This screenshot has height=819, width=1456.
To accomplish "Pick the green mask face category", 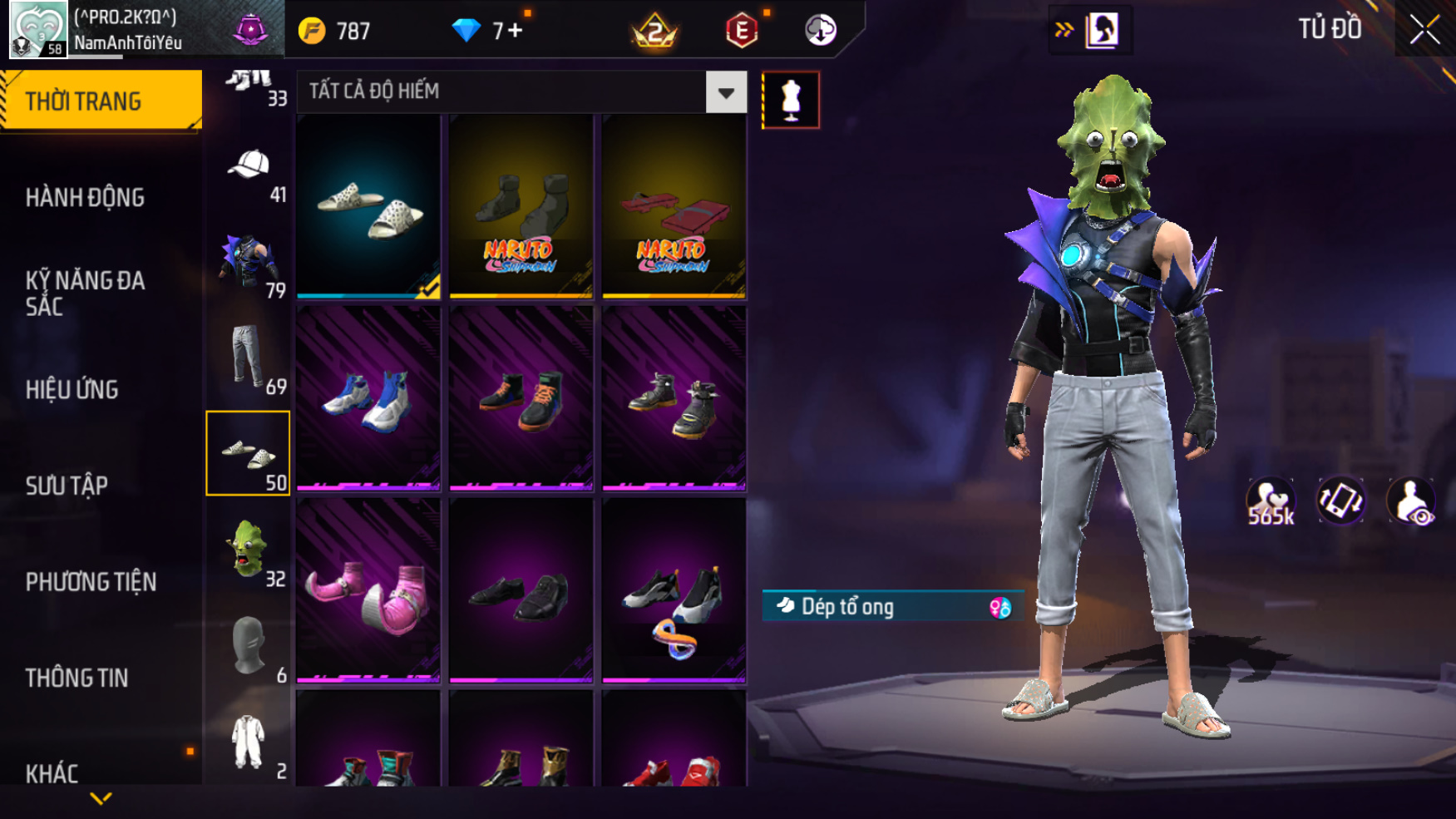I will tap(247, 549).
